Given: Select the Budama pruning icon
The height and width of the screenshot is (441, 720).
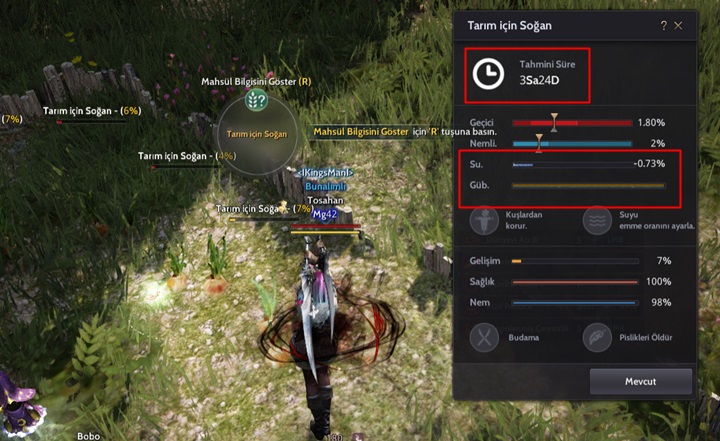Looking at the screenshot, I should coord(485,337).
